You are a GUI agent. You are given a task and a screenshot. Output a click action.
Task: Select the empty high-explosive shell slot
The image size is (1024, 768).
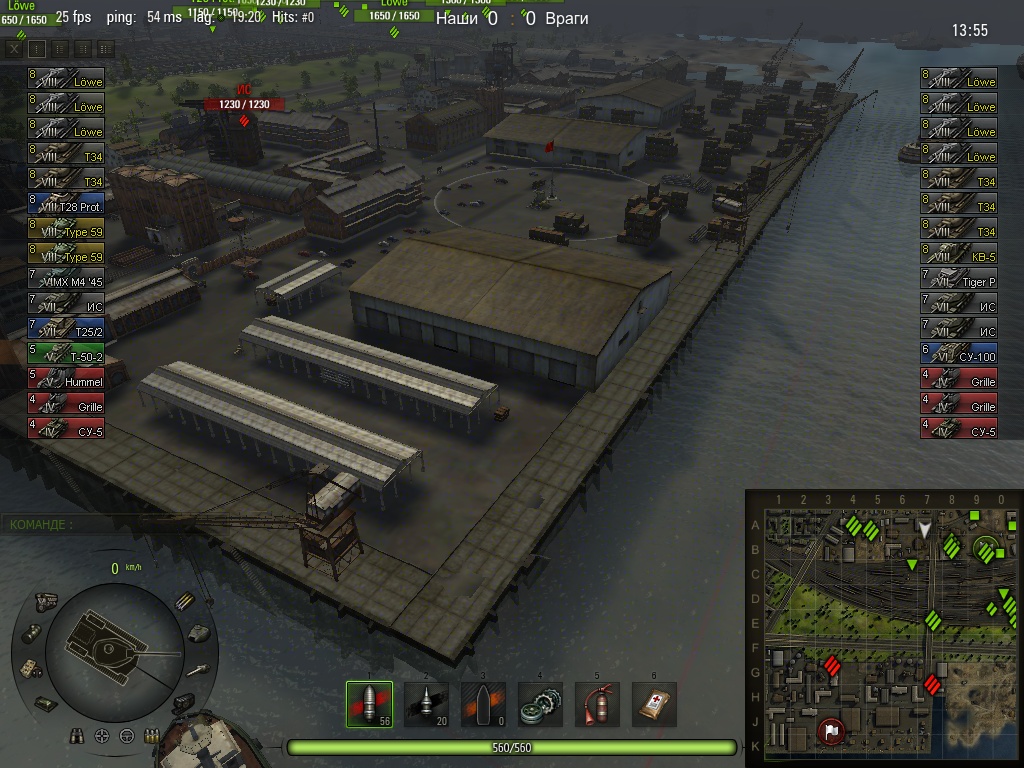point(483,704)
